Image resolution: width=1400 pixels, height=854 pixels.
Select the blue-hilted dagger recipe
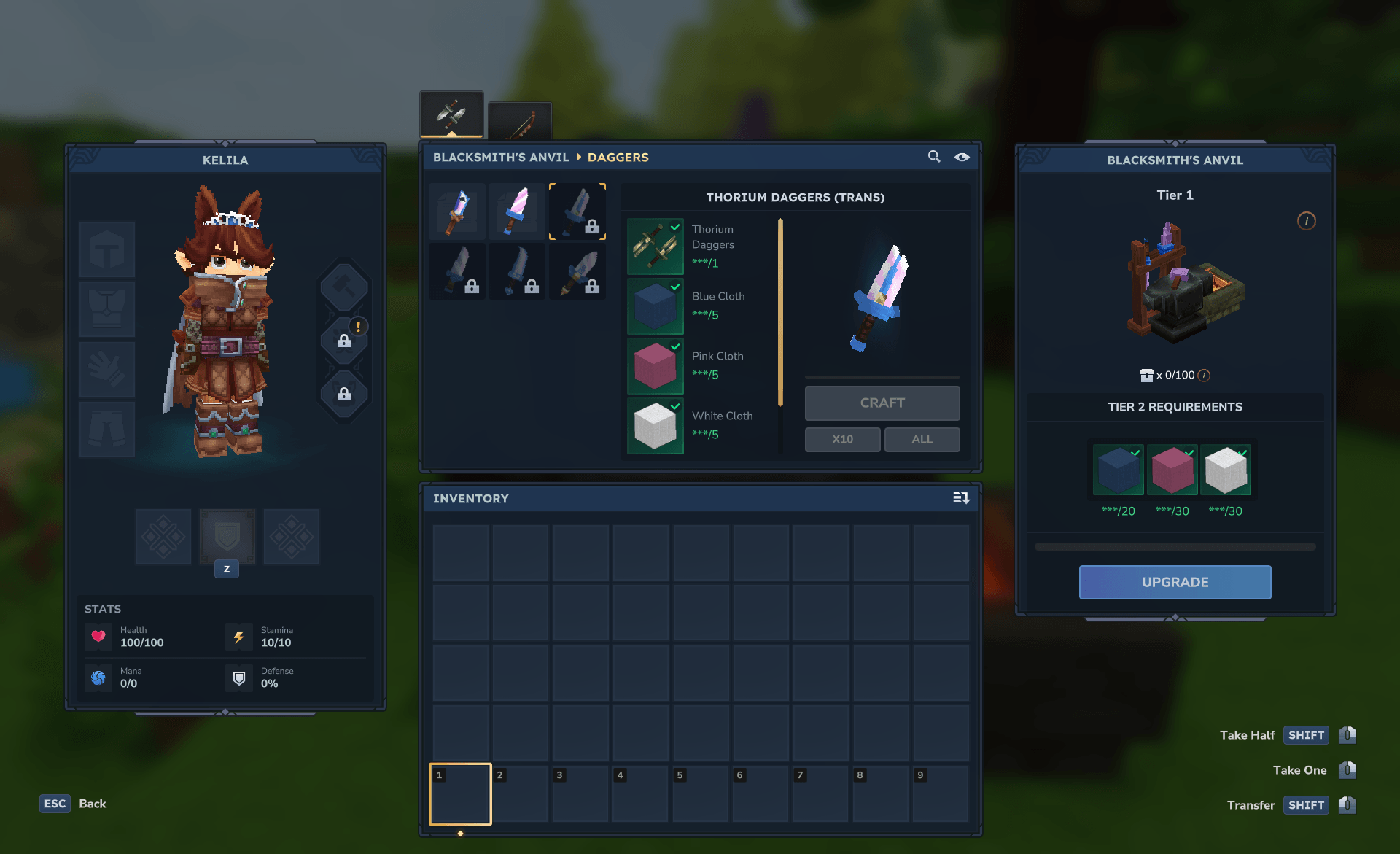pyautogui.click(x=457, y=212)
